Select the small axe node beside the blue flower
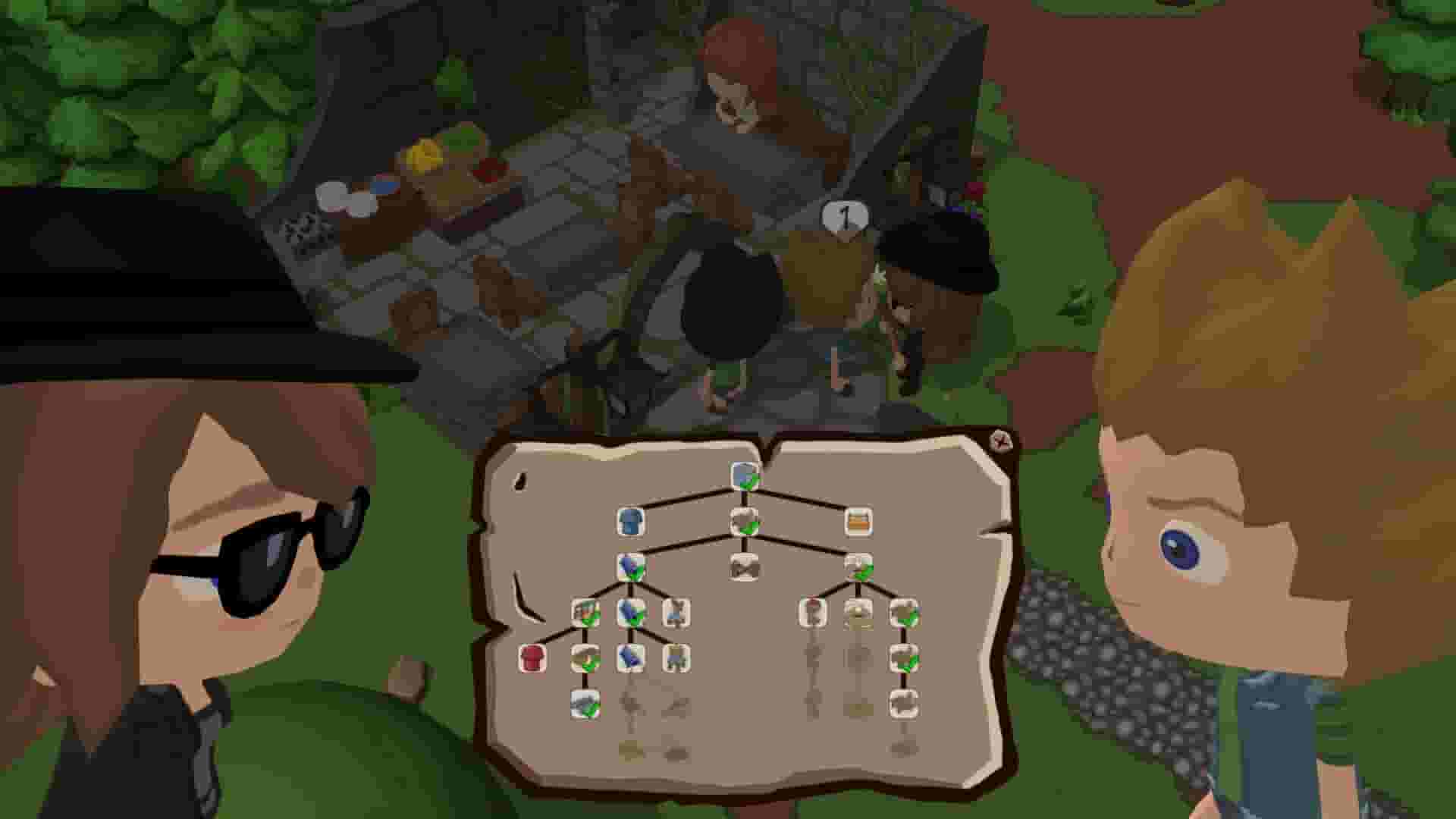This screenshot has width=1456, height=819. (678, 614)
